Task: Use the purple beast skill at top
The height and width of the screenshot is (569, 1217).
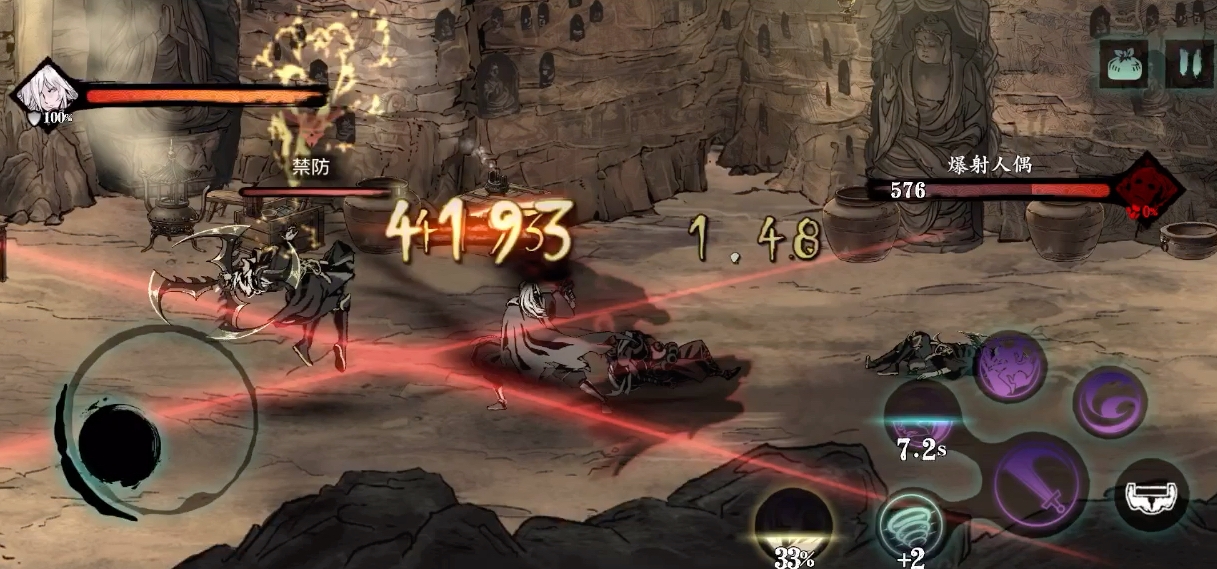Action: pos(1010,366)
